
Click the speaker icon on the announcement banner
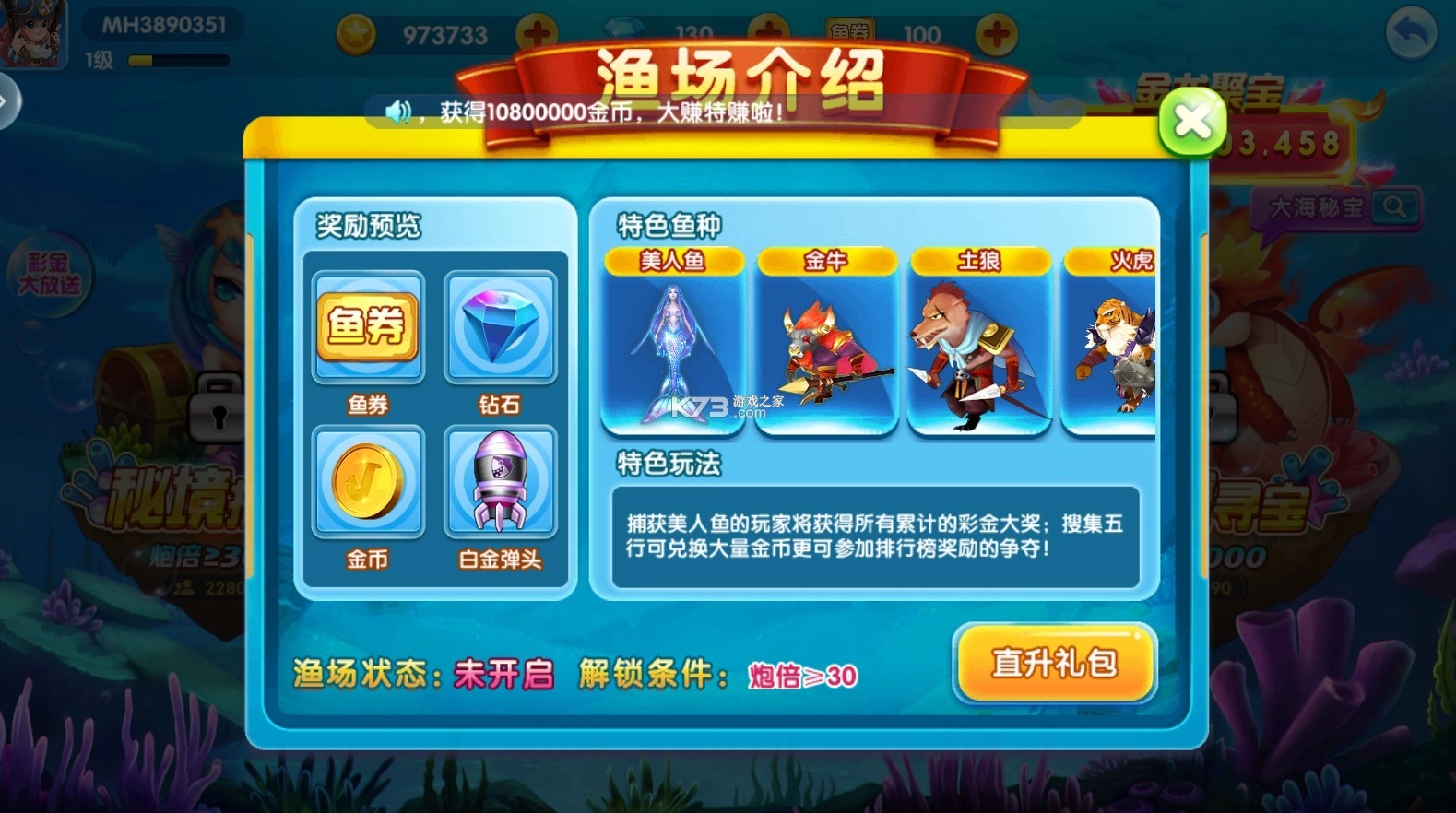click(x=397, y=110)
